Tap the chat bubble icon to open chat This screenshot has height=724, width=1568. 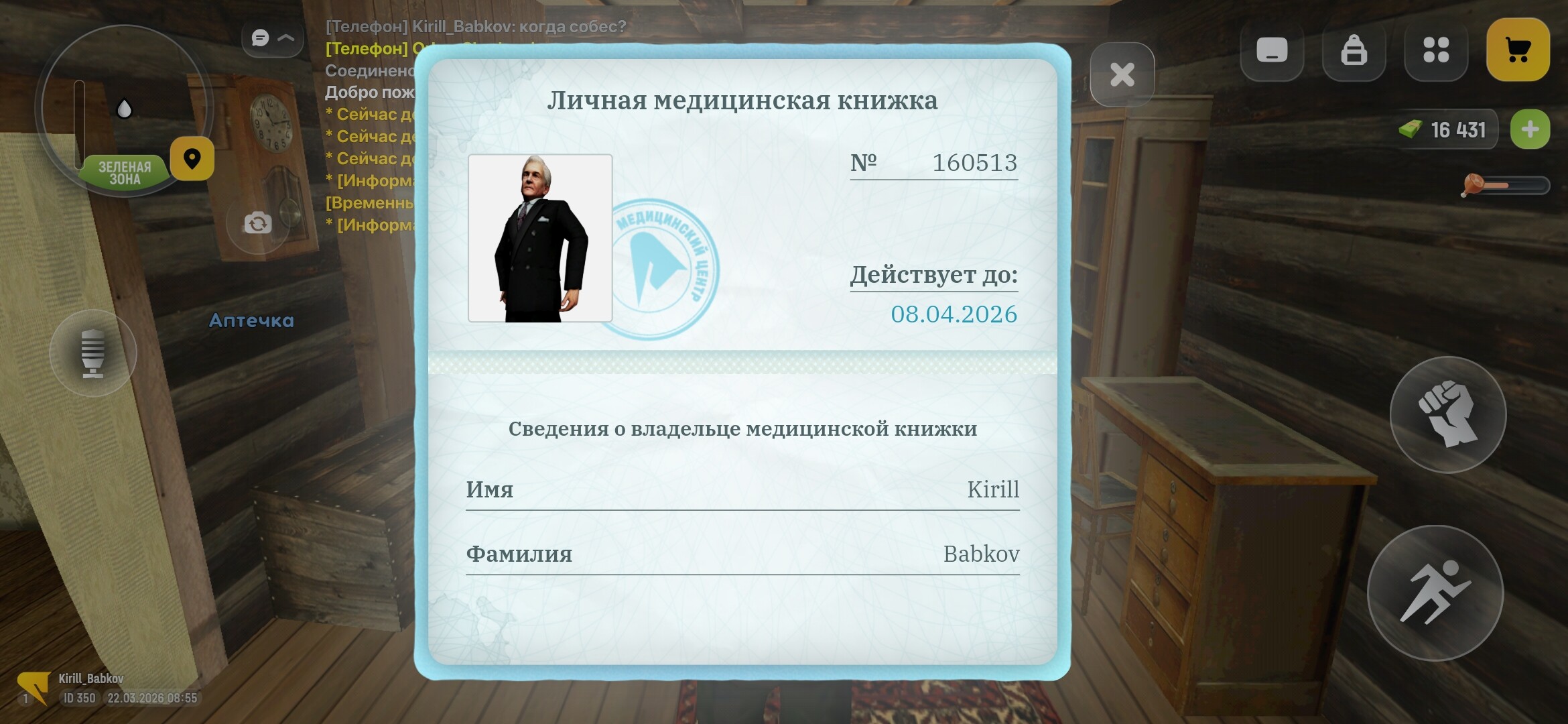[260, 38]
